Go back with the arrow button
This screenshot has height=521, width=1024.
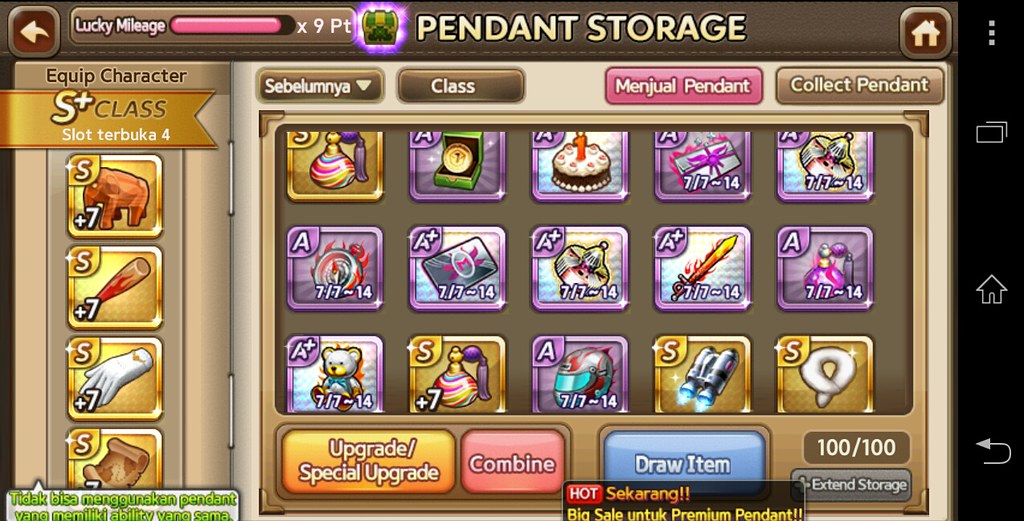(34, 32)
